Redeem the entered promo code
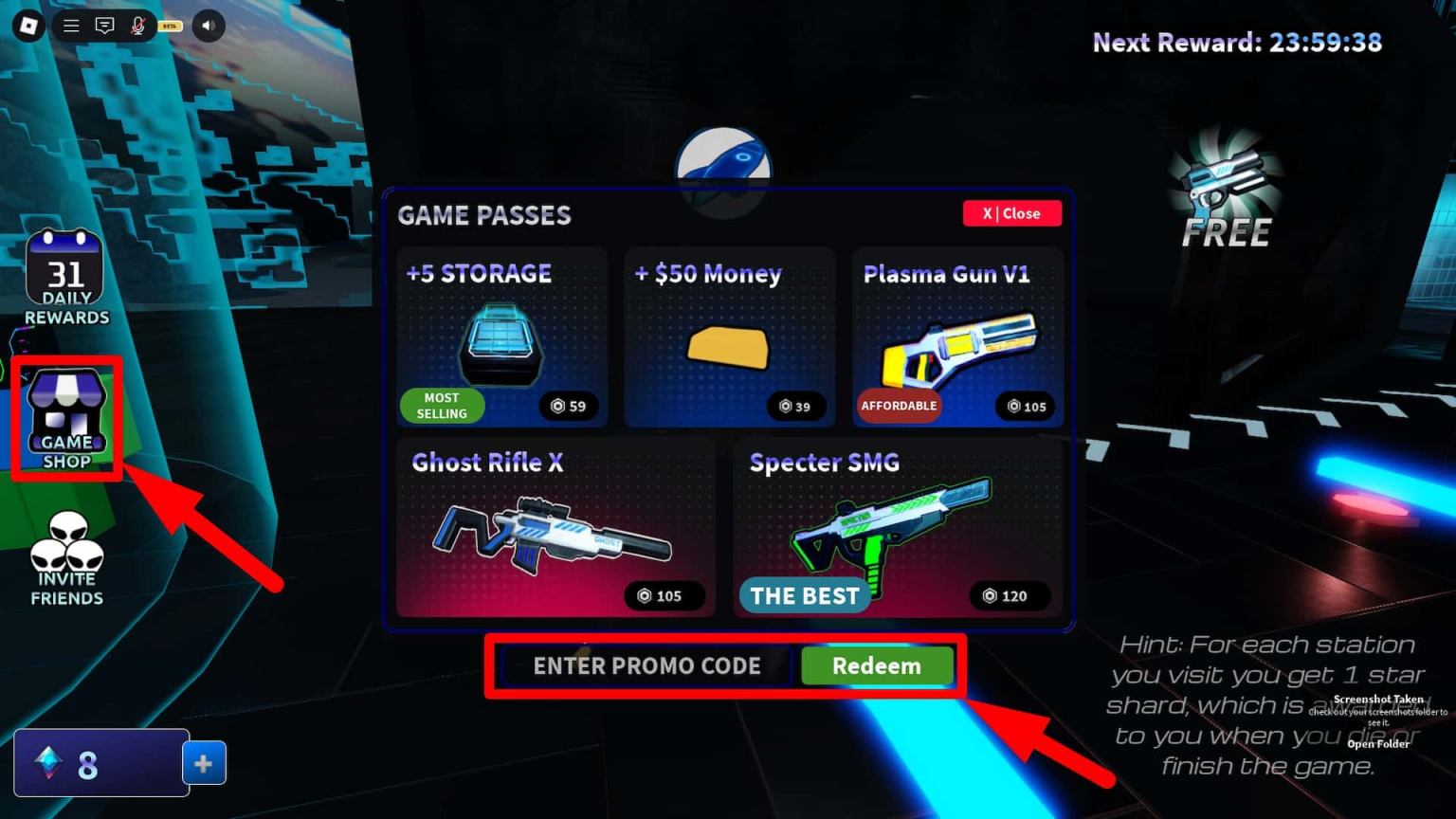Screen dimensions: 1456x819 pyautogui.click(x=877, y=666)
